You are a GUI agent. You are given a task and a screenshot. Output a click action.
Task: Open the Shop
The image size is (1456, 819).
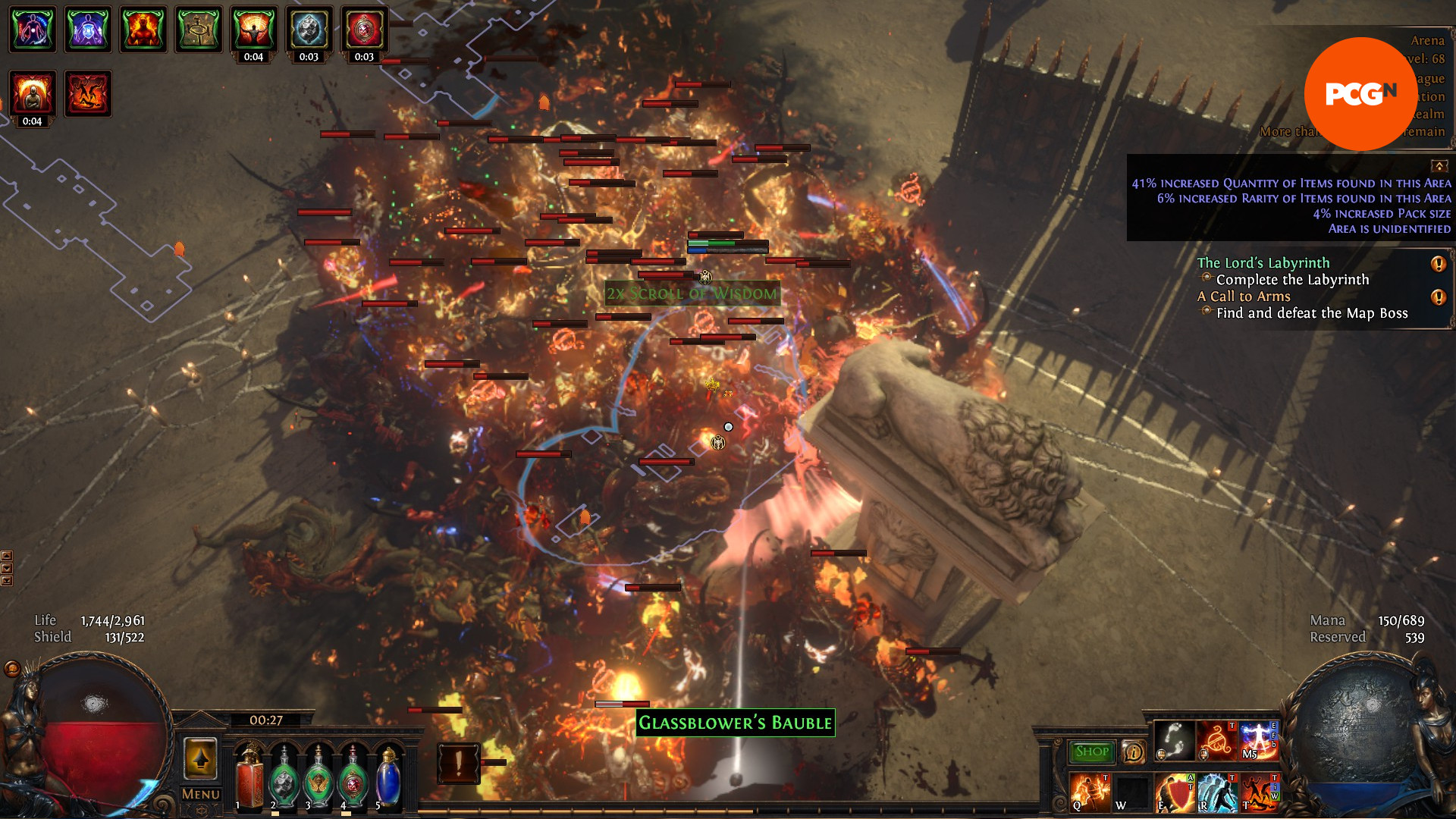pyautogui.click(x=1092, y=751)
